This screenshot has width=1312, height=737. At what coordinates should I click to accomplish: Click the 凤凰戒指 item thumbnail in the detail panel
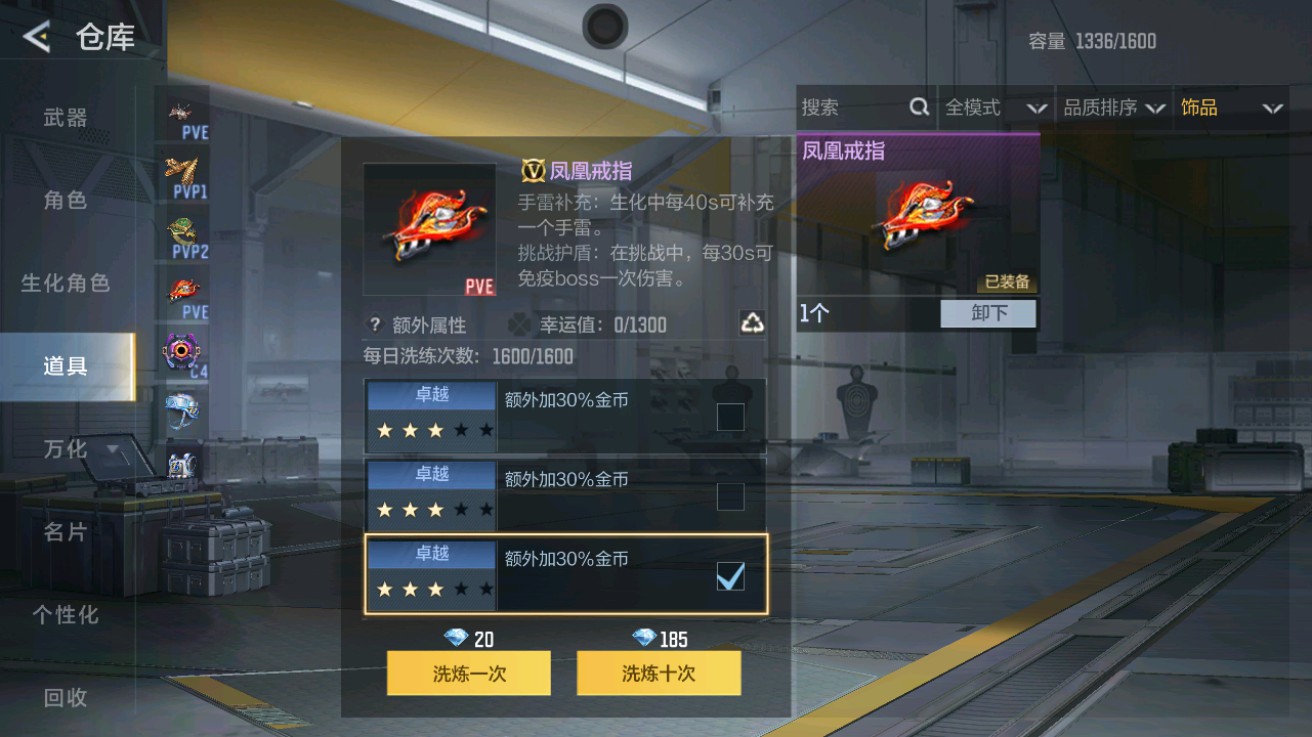[428, 225]
